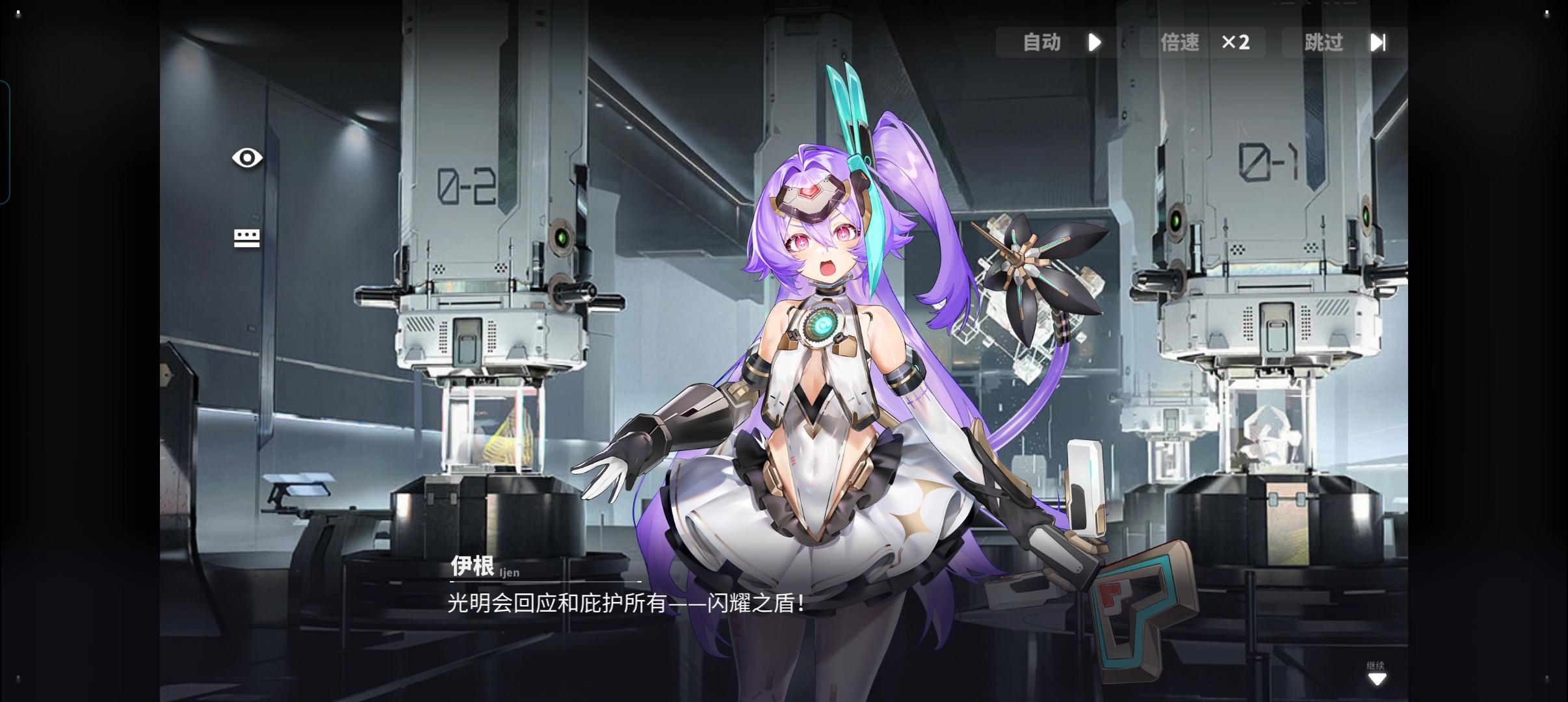Open the dialogue history log icon
Screen dimensions: 1568x702
click(x=247, y=238)
